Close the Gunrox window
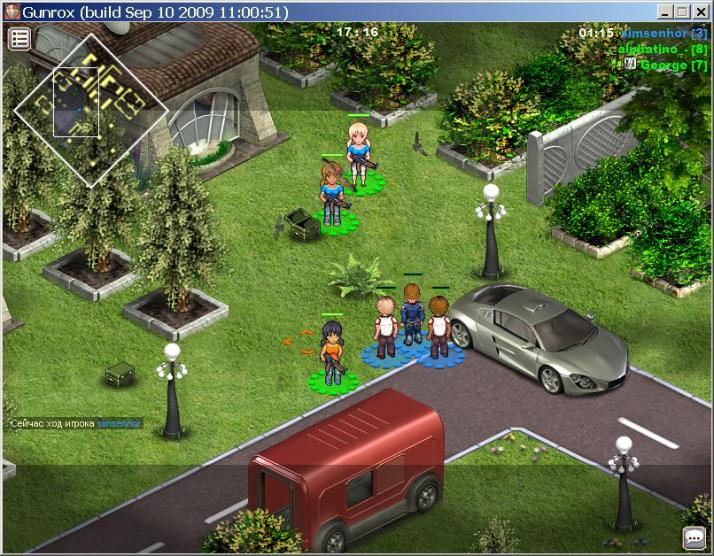Viewport: 714px width, 556px height. pyautogui.click(x=701, y=12)
